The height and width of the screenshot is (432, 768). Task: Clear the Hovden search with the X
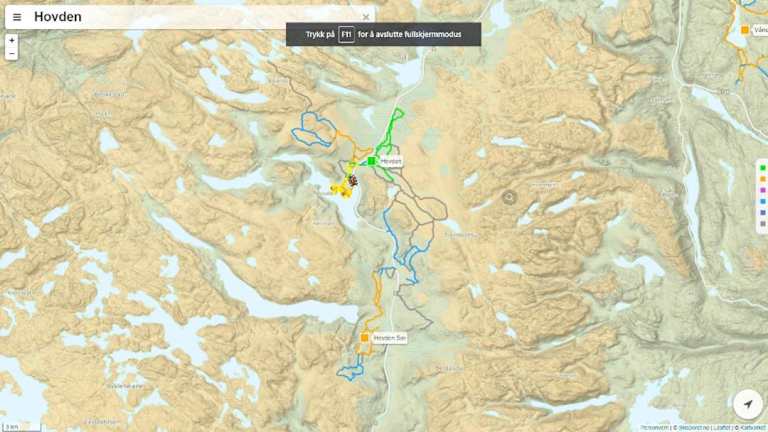[366, 17]
